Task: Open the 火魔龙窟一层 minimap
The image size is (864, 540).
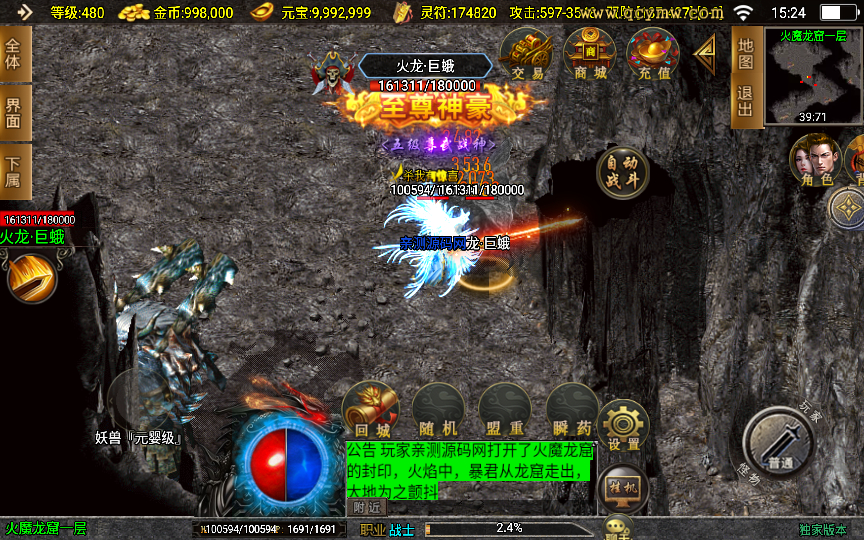Action: click(813, 76)
